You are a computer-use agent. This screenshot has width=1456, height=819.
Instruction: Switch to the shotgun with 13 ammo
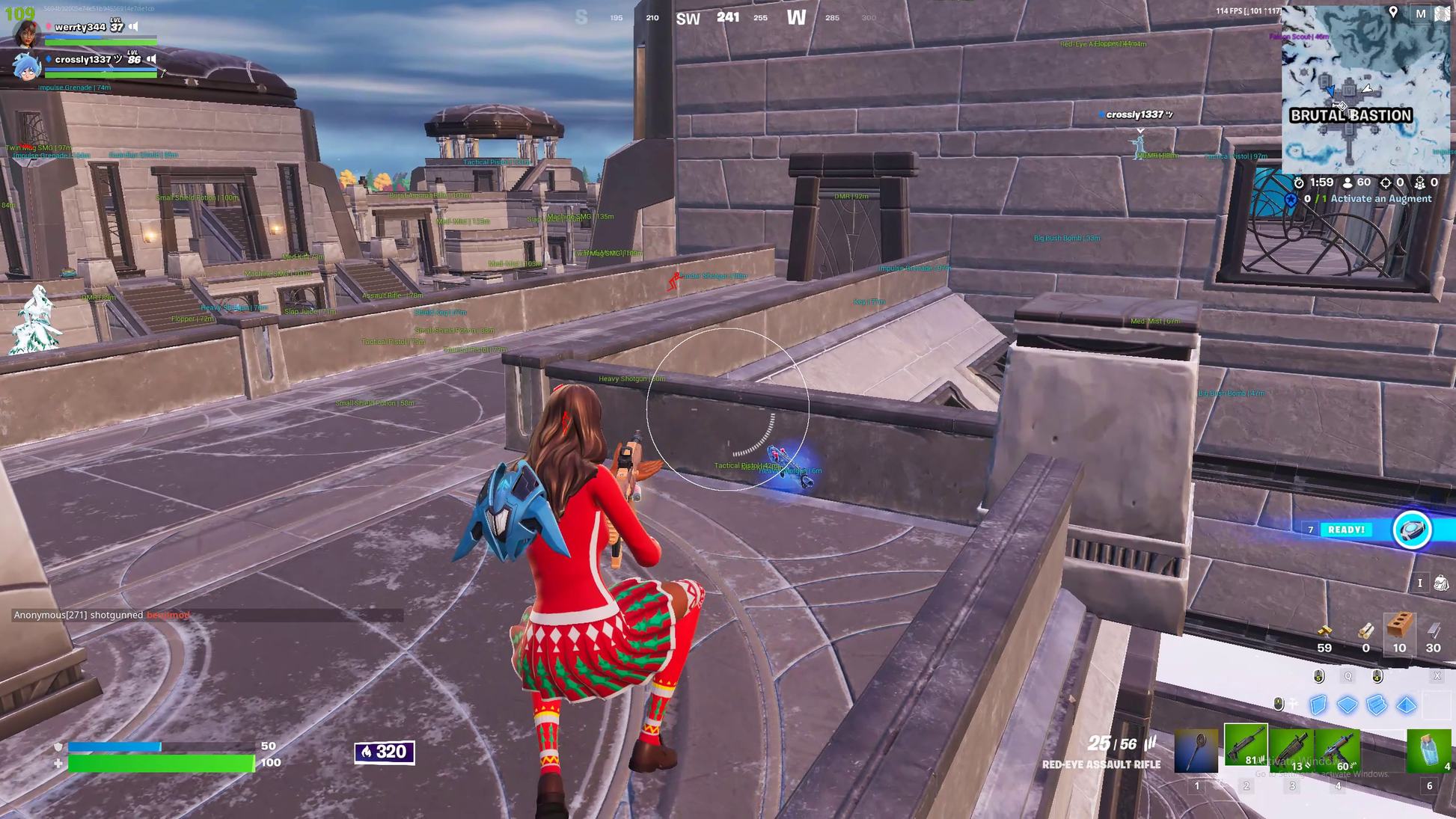click(1291, 749)
